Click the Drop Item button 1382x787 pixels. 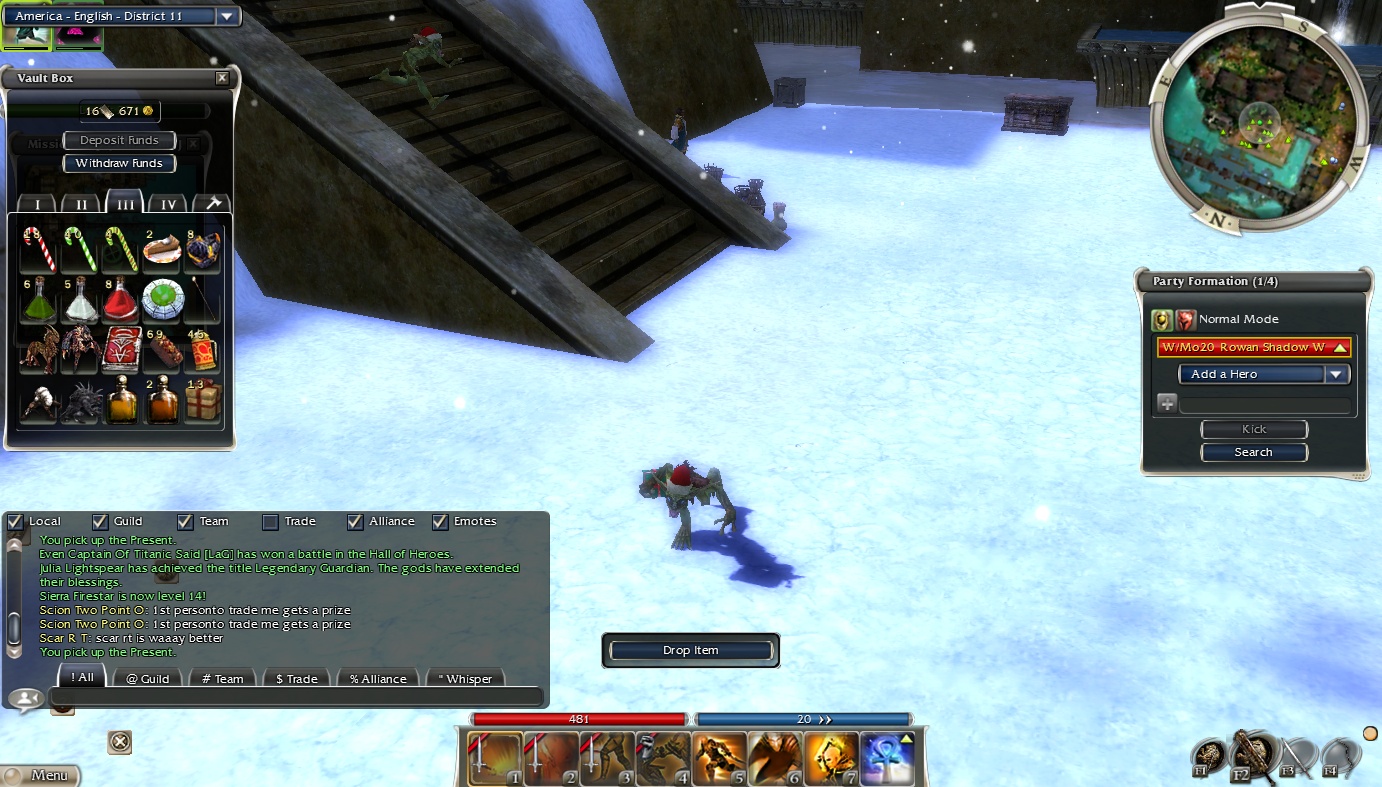pos(691,650)
